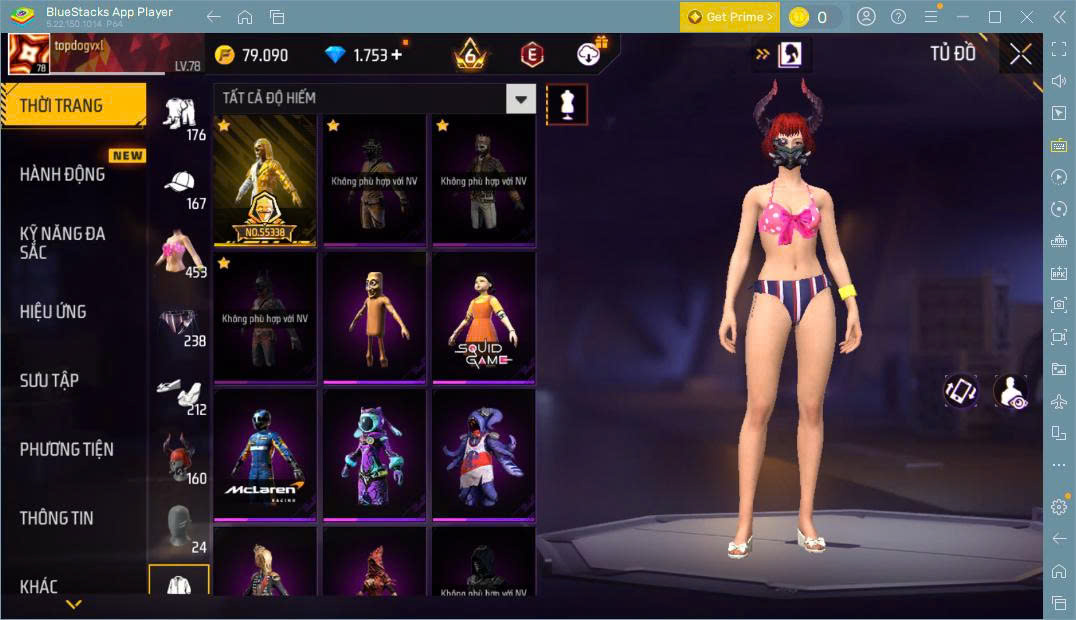Choose the McLaren Racing suit
This screenshot has width=1076, height=620.
[265, 453]
